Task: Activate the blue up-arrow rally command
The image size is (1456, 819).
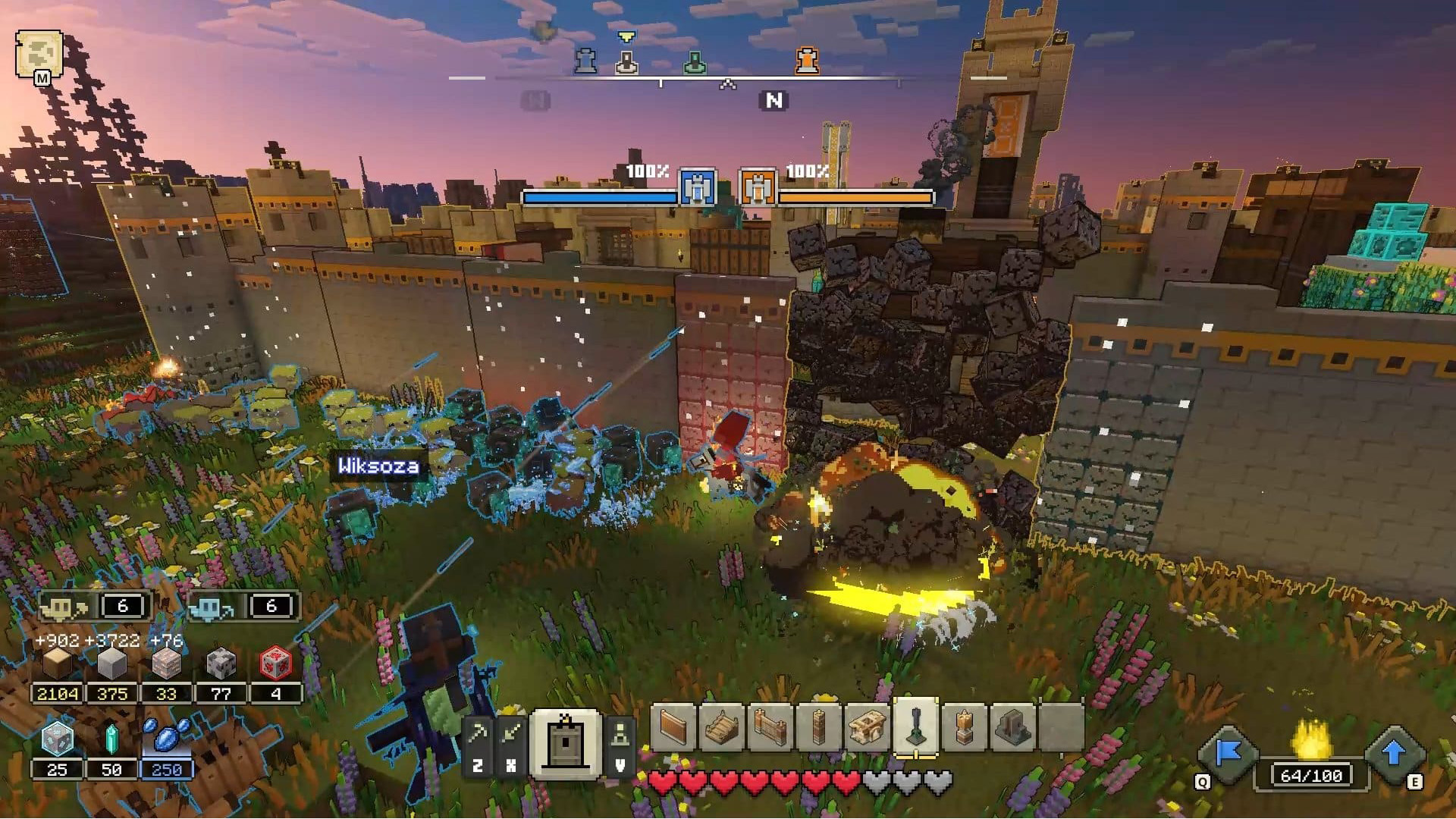Action: tap(1393, 753)
